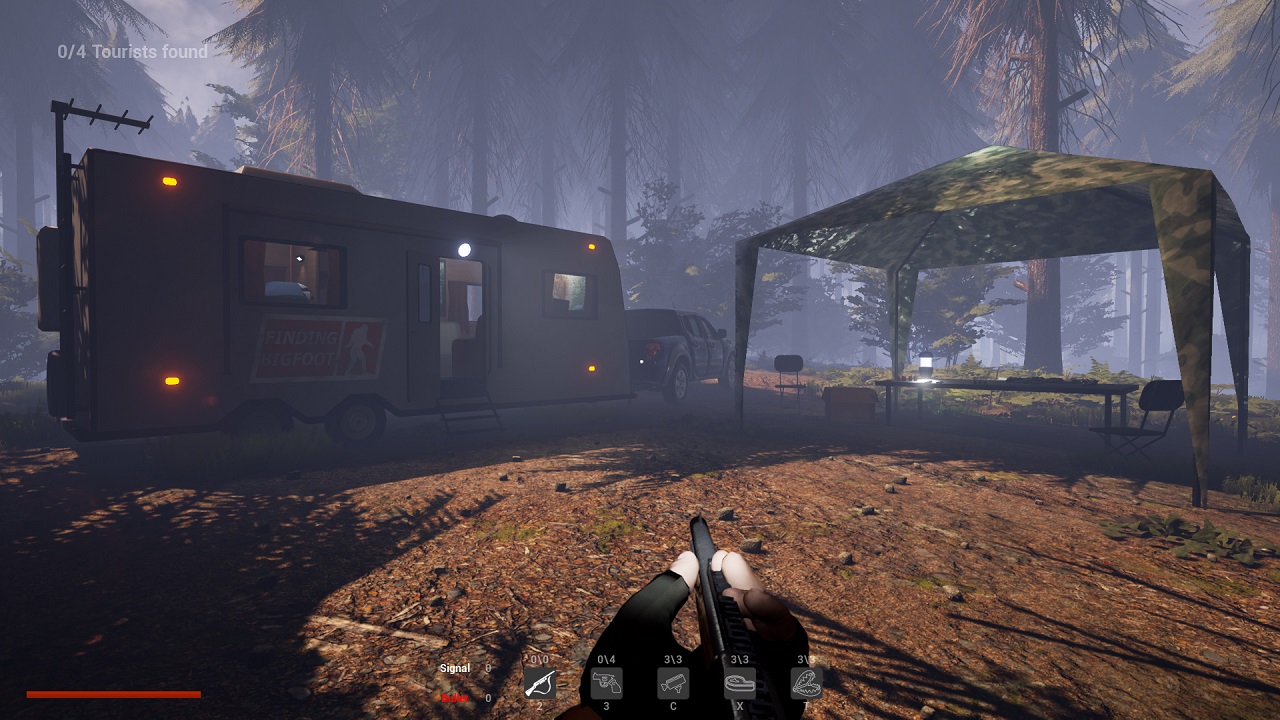This screenshot has height=720, width=1280.
Task: Equip the bear trap item
Action: [x=806, y=683]
